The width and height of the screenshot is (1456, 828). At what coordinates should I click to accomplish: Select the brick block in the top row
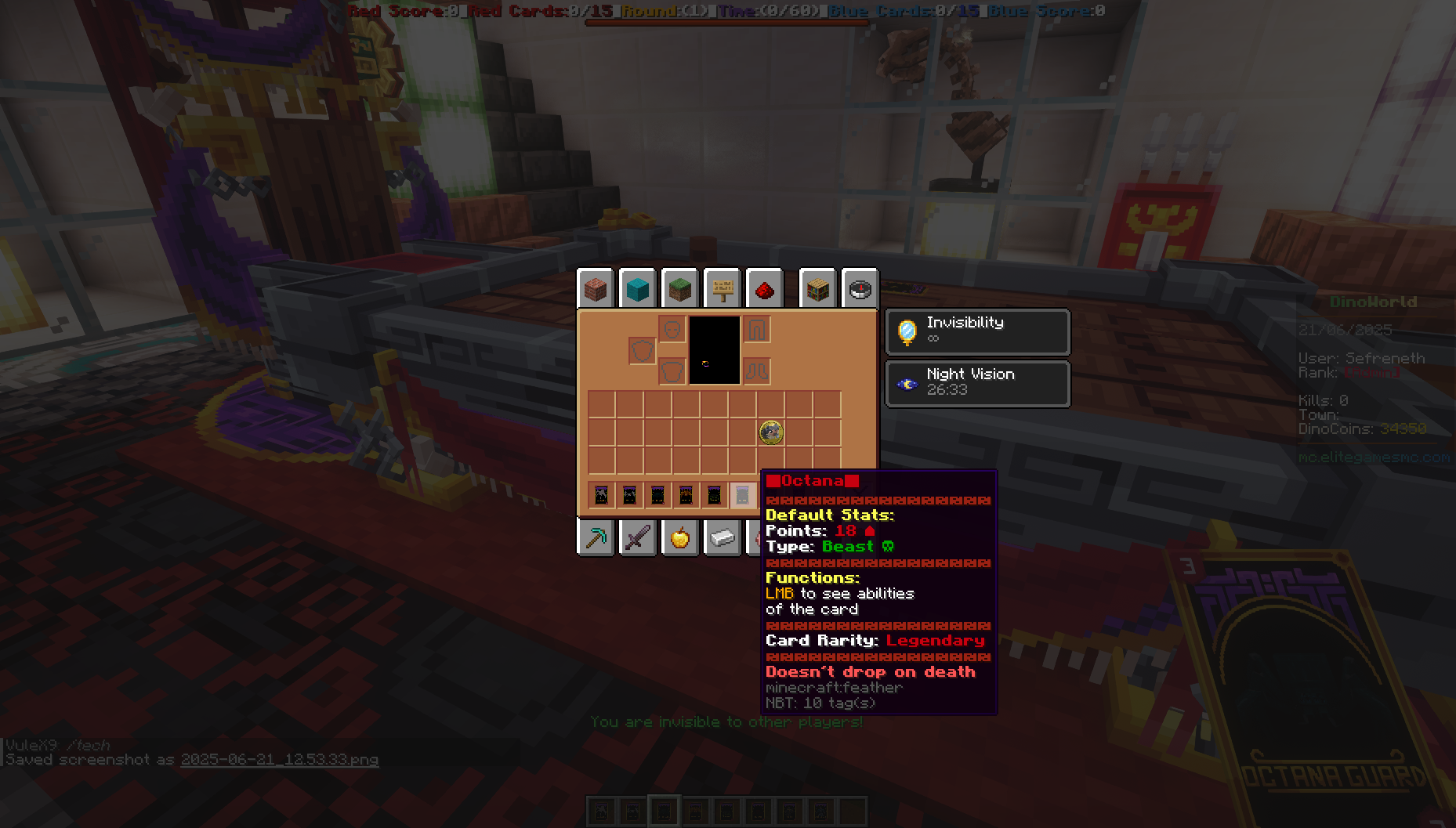[596, 289]
